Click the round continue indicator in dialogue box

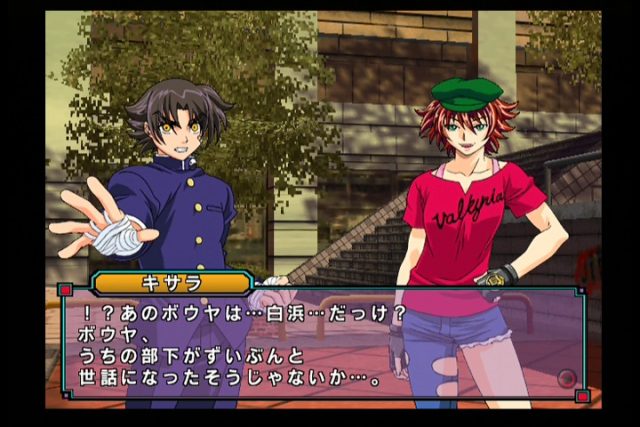567,379
